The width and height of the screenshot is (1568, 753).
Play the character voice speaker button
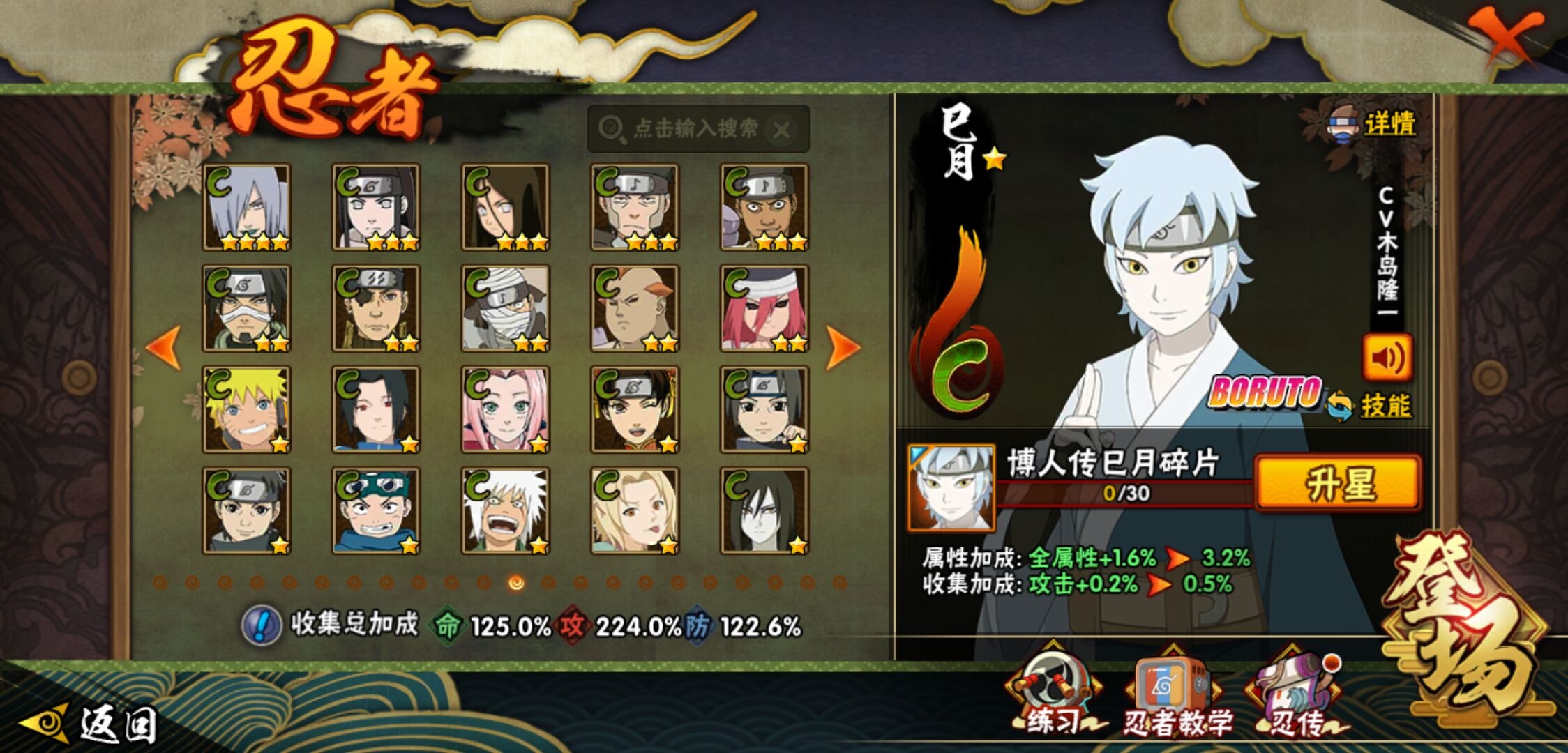(1387, 358)
